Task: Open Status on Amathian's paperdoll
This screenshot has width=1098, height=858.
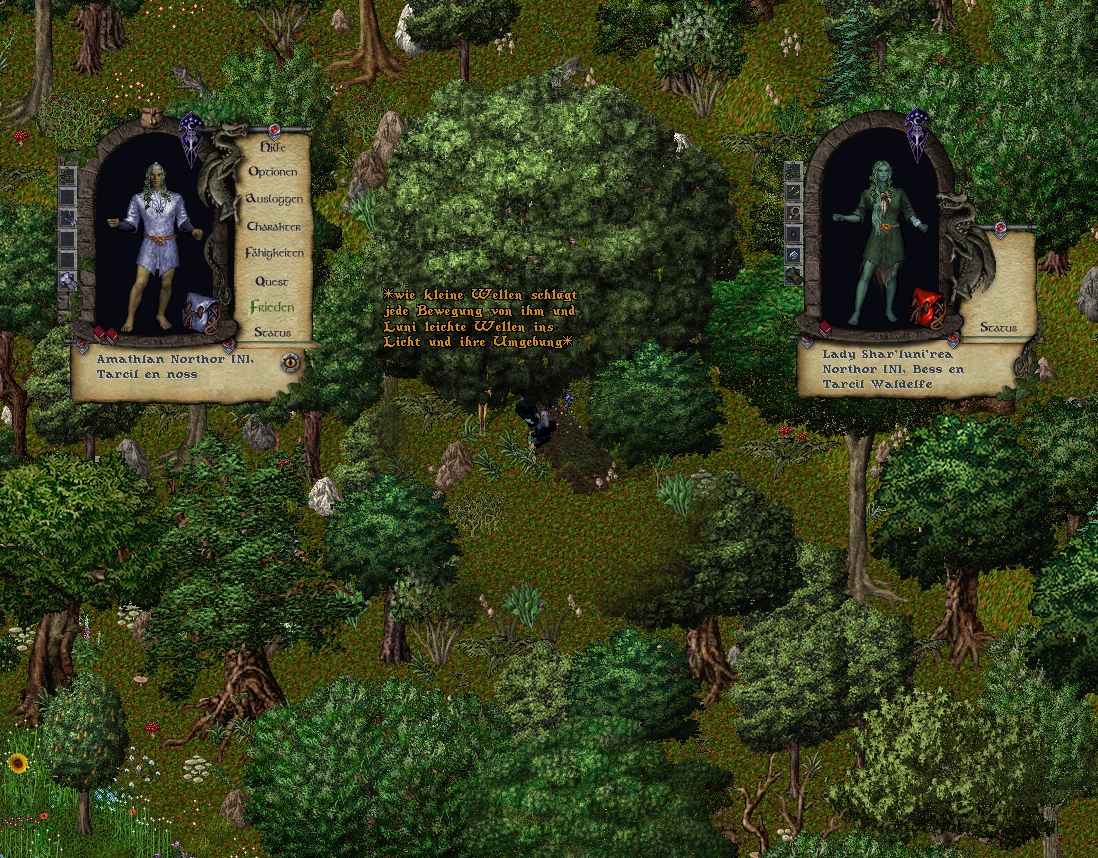Action: 273,332
